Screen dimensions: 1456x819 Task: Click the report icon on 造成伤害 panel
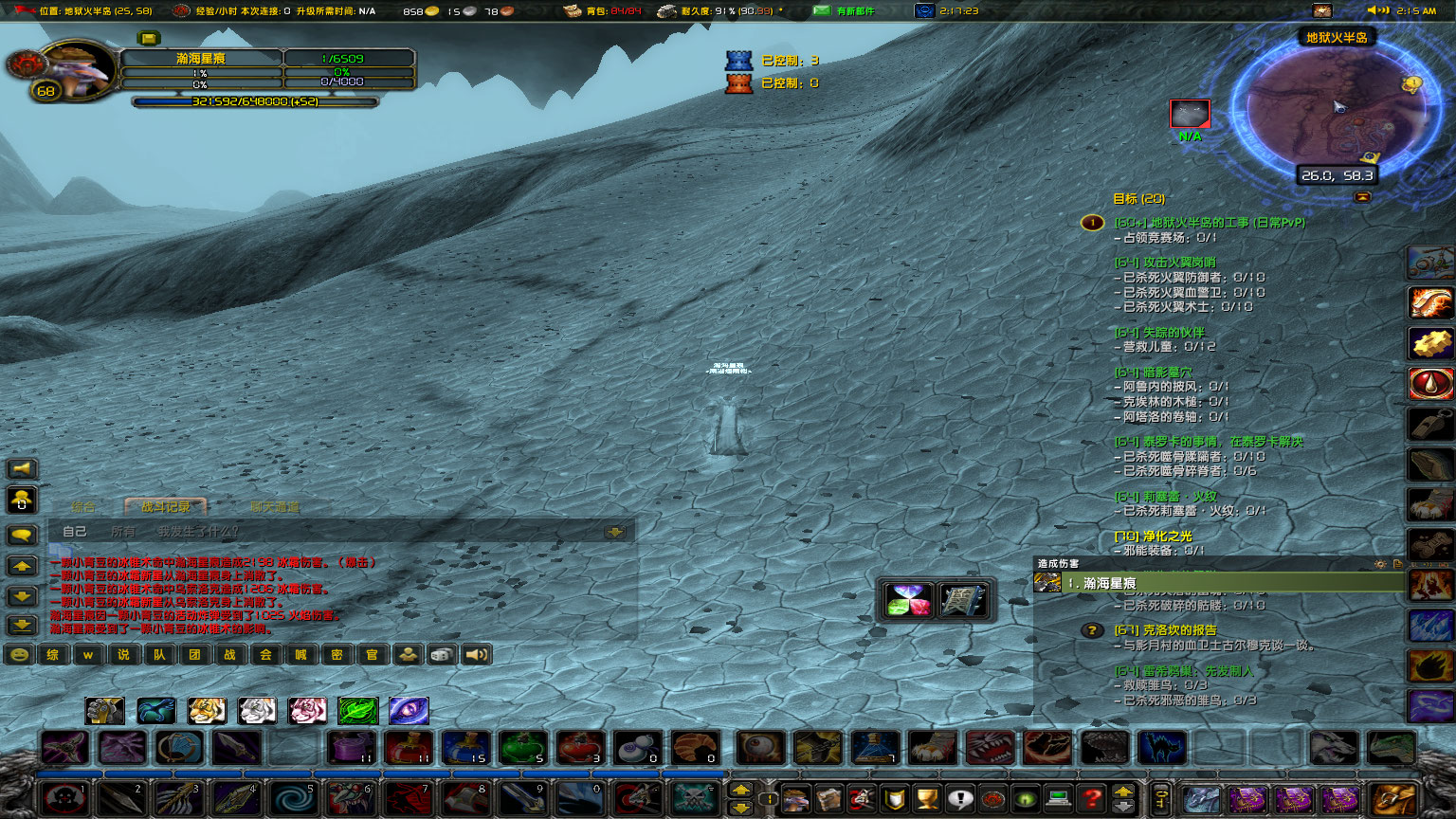(1397, 564)
